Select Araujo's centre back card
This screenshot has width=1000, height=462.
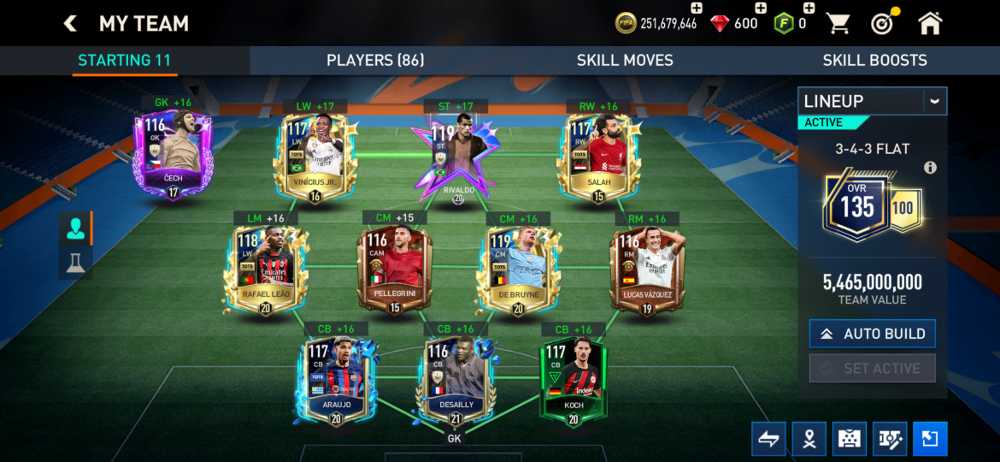pyautogui.click(x=334, y=380)
